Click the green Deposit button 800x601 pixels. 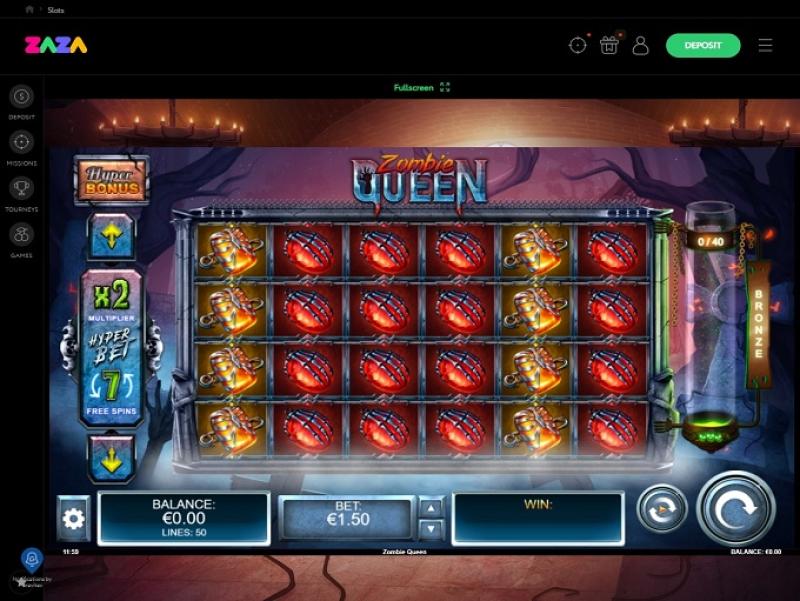pos(703,45)
